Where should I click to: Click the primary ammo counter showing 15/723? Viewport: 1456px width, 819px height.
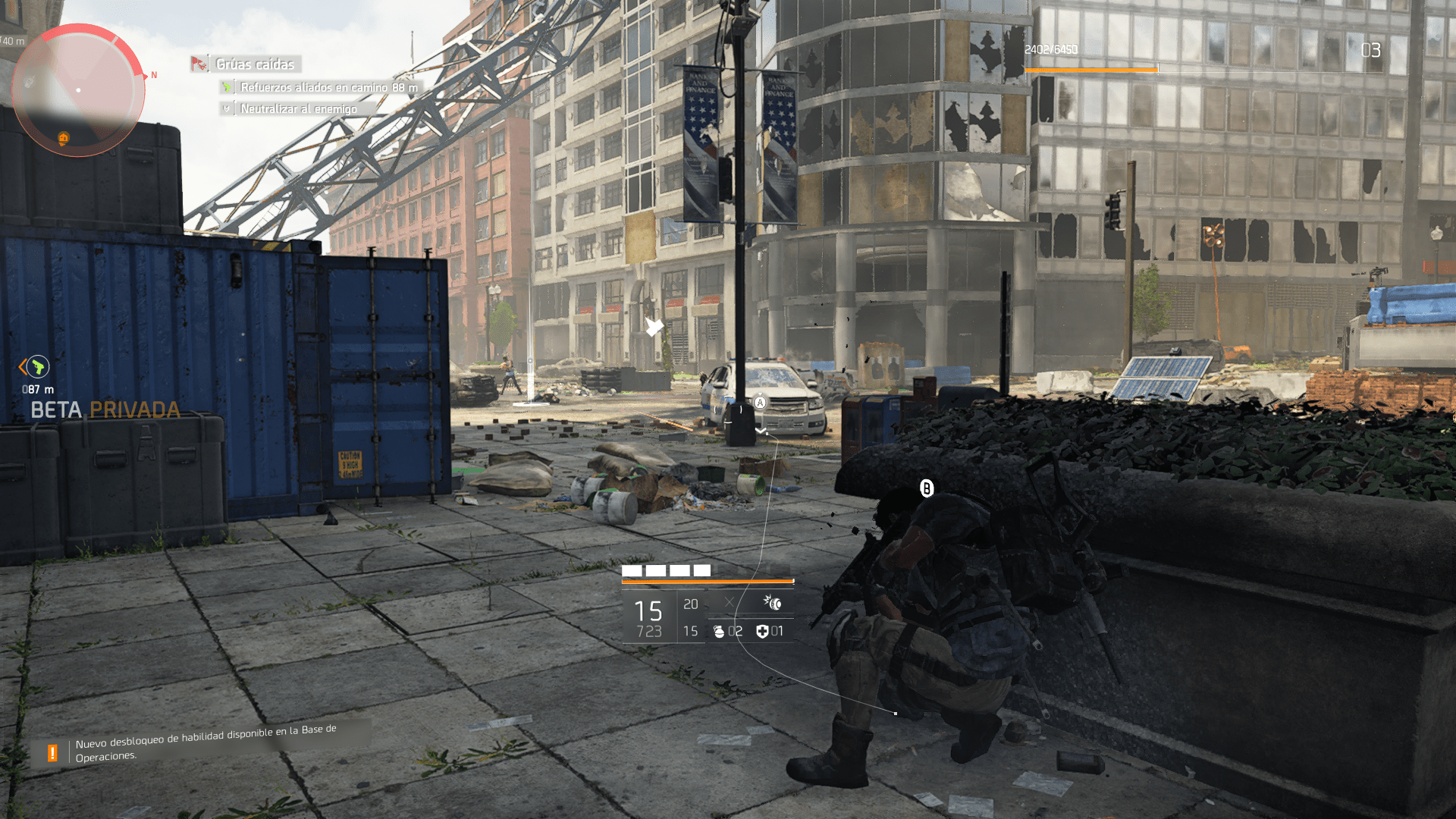[x=646, y=616]
